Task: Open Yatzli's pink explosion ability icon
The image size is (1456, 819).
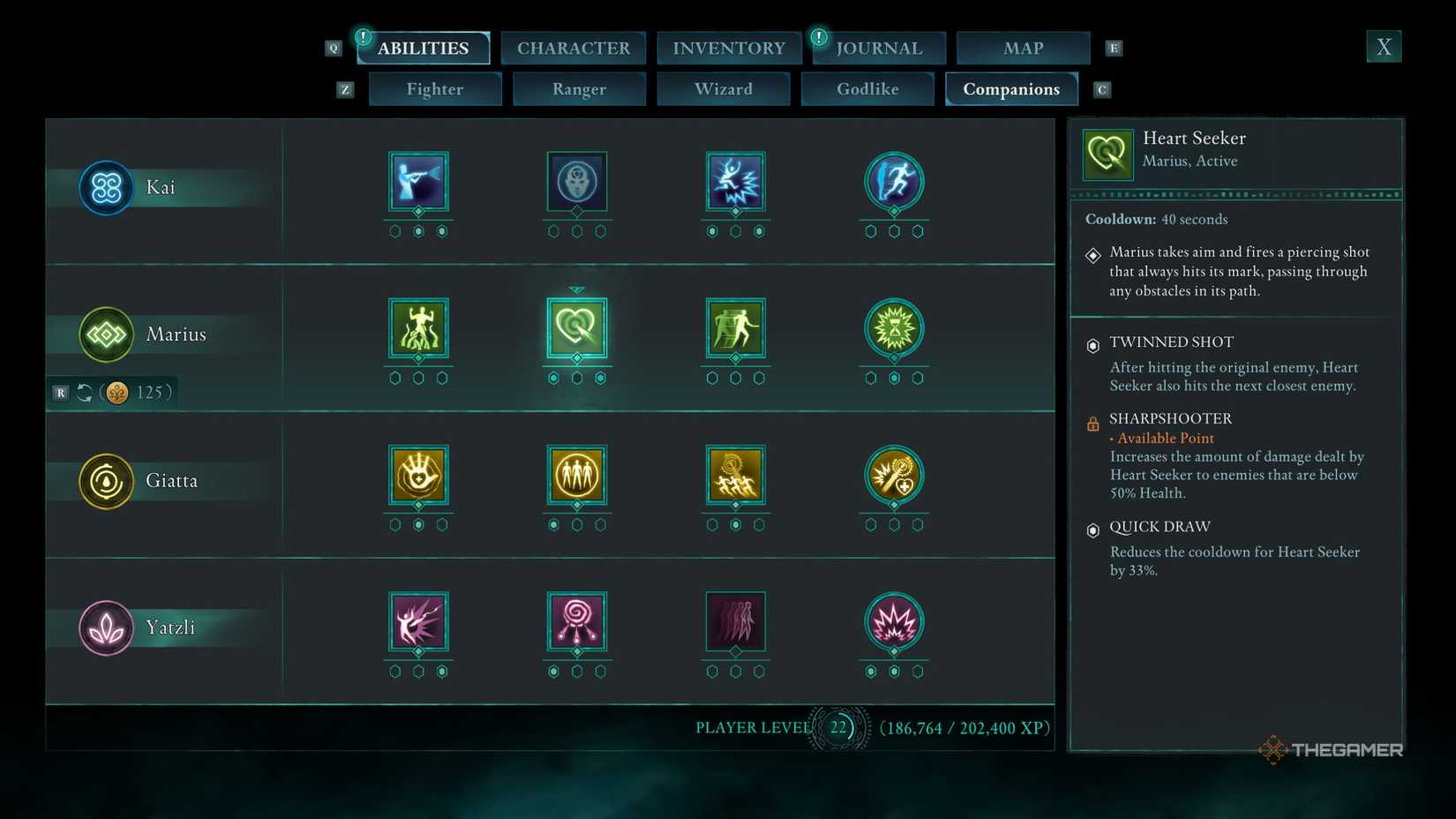Action: (x=894, y=623)
